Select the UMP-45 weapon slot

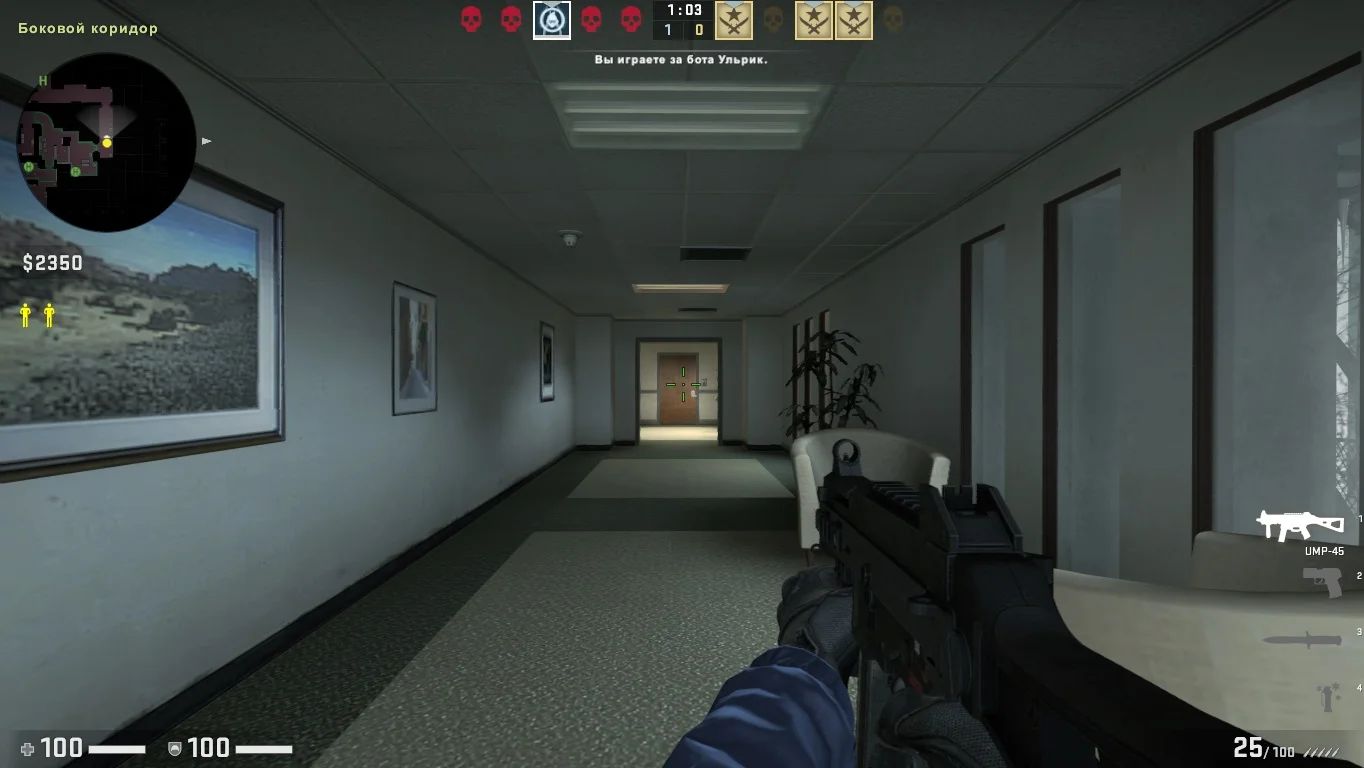1300,526
